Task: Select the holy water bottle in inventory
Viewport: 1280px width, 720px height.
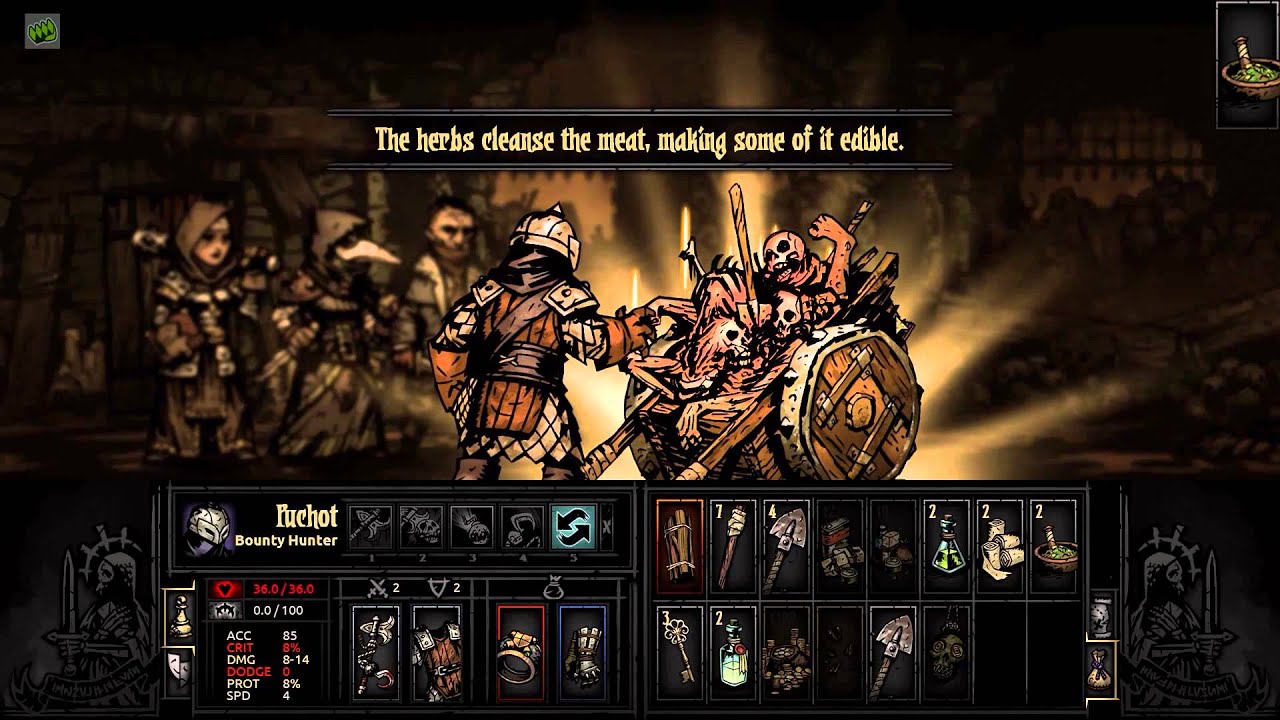Action: [732, 655]
